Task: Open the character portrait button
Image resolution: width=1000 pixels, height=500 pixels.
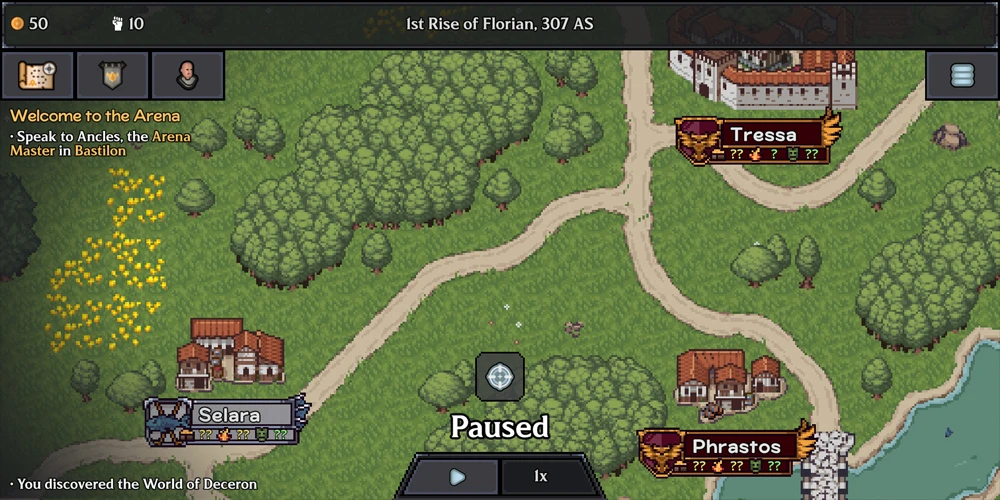Action: tap(187, 75)
